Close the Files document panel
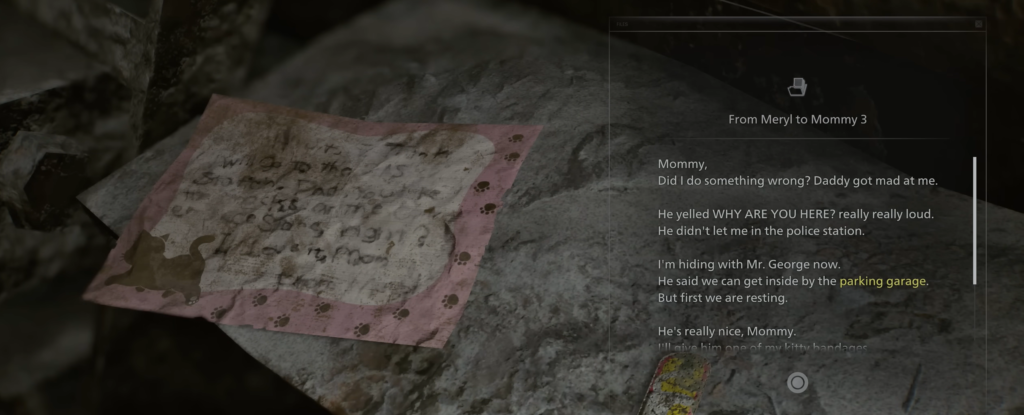 (979, 24)
